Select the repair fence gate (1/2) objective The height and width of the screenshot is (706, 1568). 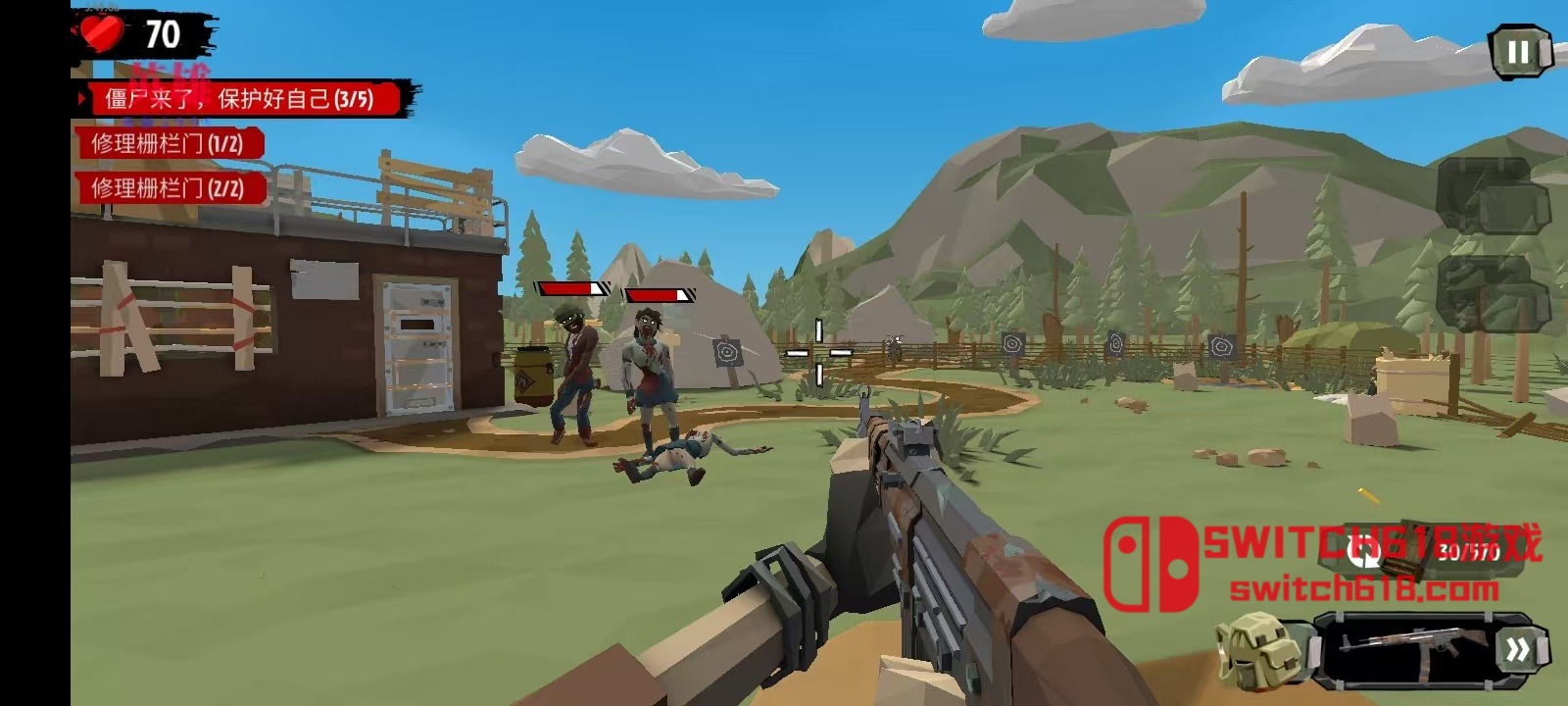(x=168, y=144)
